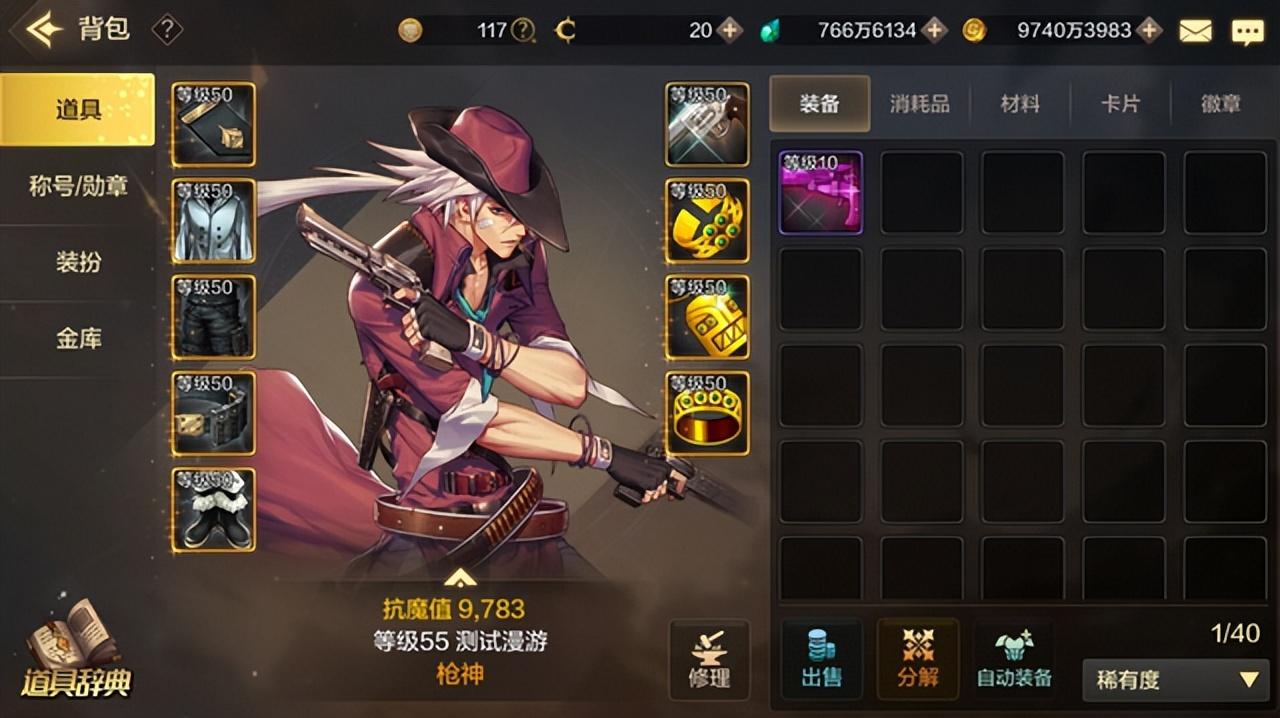Select the purple level 10 gun item

tap(820, 192)
